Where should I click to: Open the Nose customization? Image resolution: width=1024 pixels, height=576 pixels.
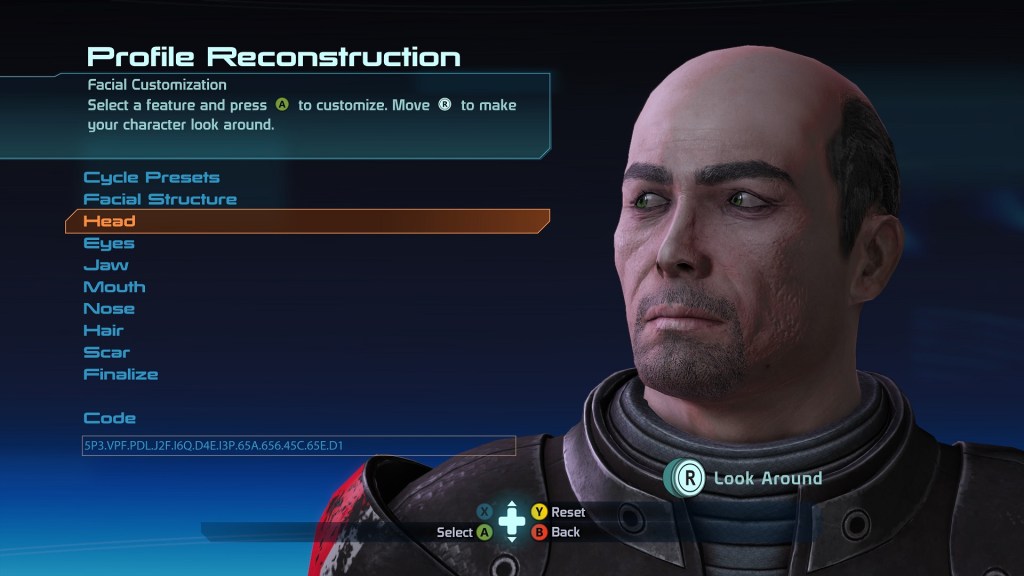109,309
